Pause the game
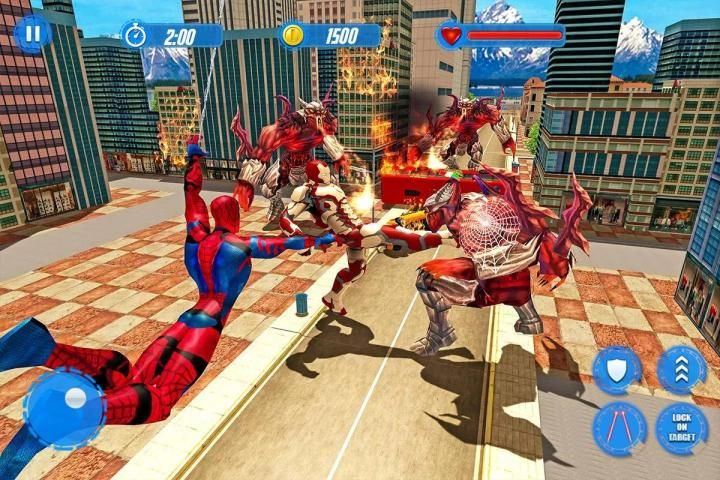Image resolution: width=720 pixels, height=480 pixels. (32, 34)
